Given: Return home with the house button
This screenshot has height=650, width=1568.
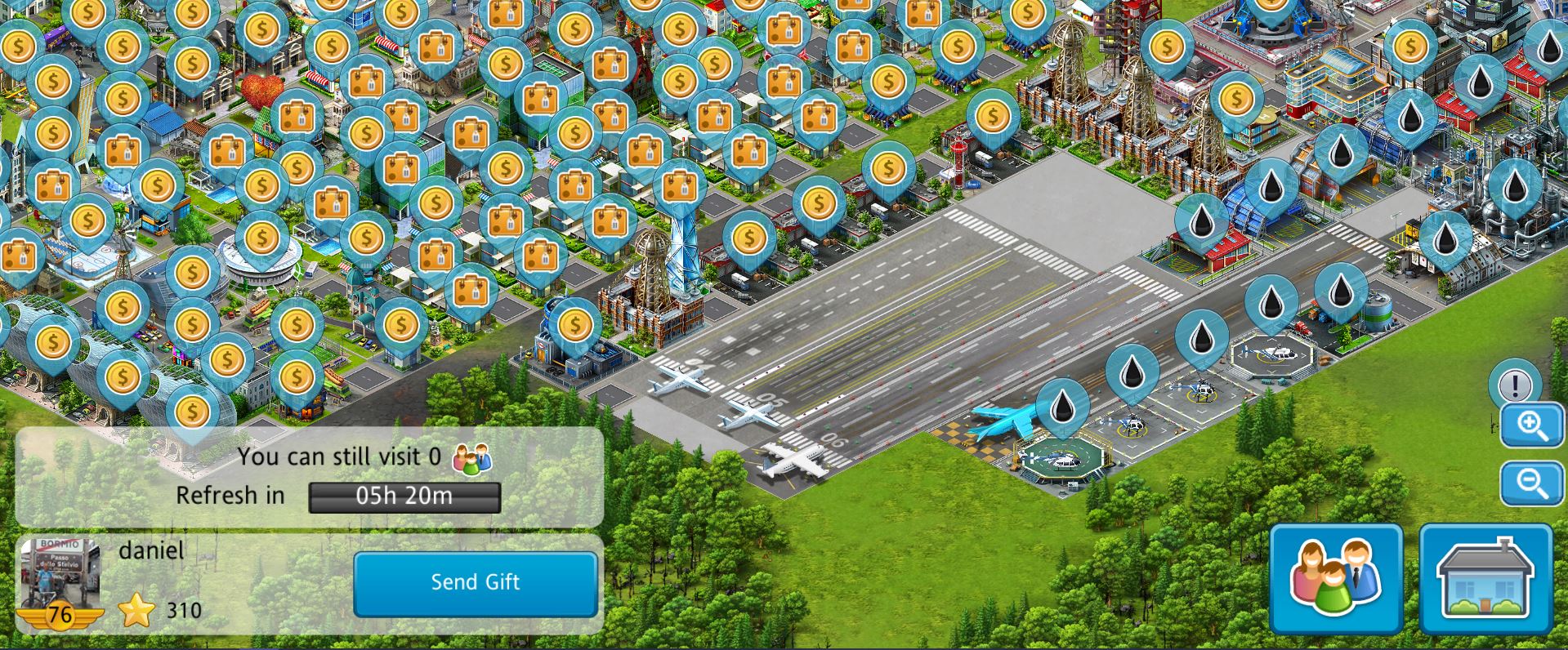Looking at the screenshot, I should (x=1485, y=579).
